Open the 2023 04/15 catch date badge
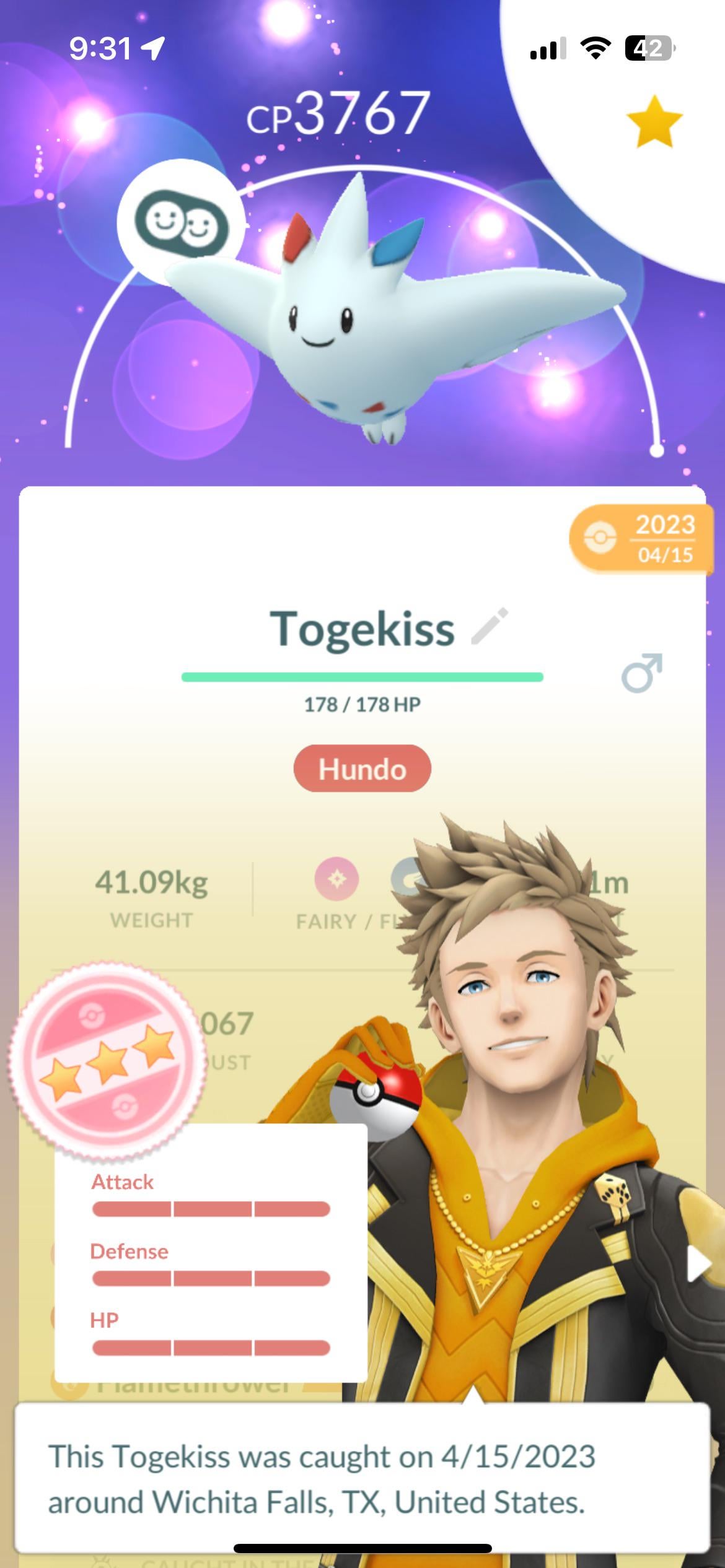Image resolution: width=725 pixels, height=1568 pixels. [641, 539]
